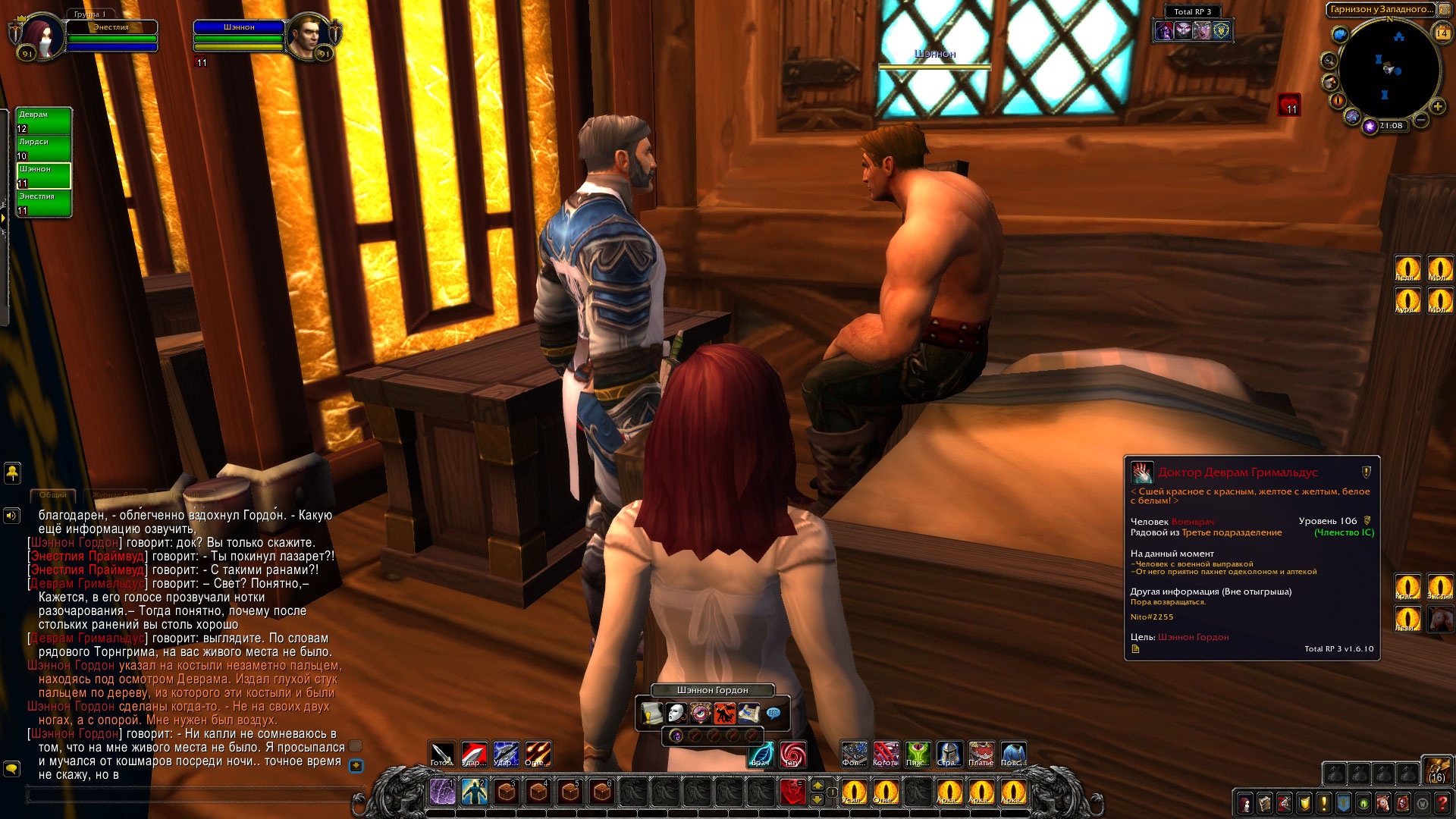
Task: Activate the blue figure ability in slot 2
Action: click(x=475, y=792)
